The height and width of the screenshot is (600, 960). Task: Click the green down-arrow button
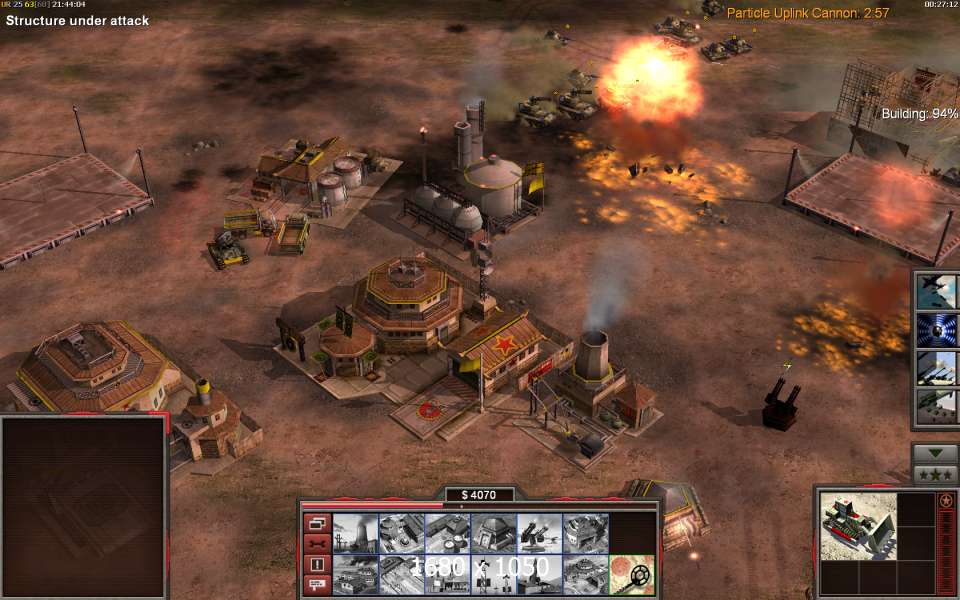coord(935,453)
